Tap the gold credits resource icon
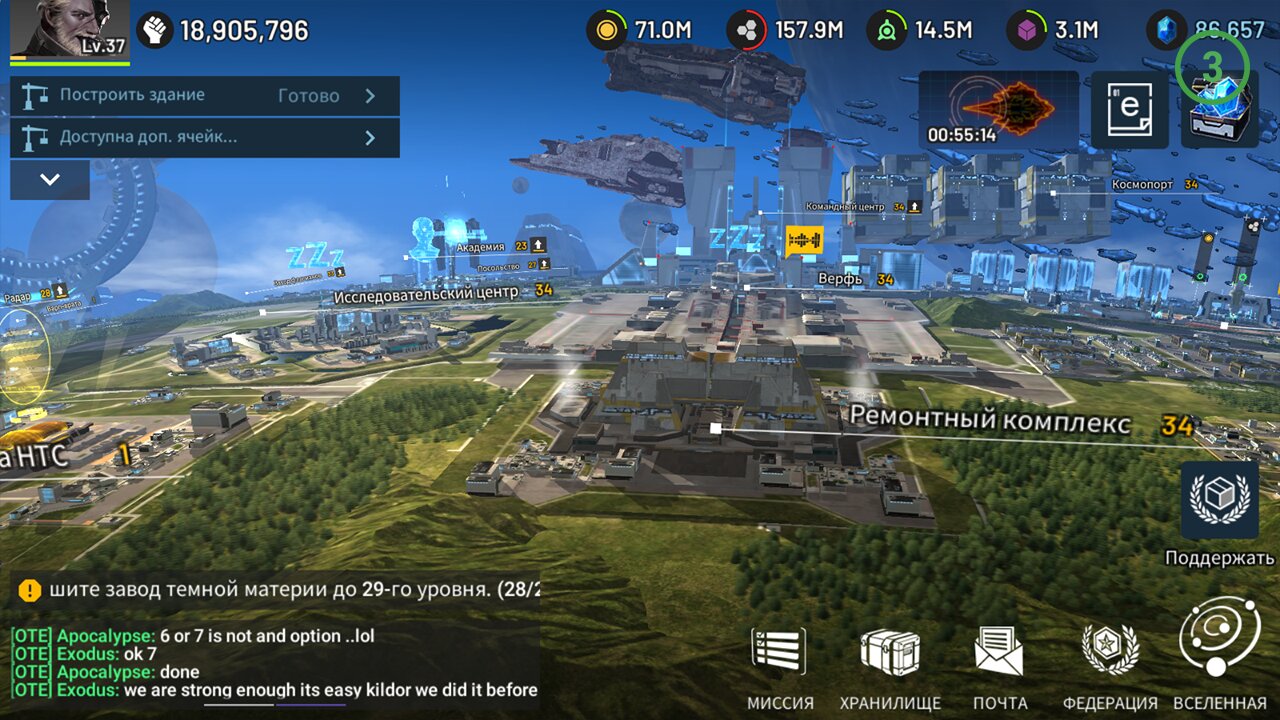The height and width of the screenshot is (720, 1280). click(x=605, y=30)
